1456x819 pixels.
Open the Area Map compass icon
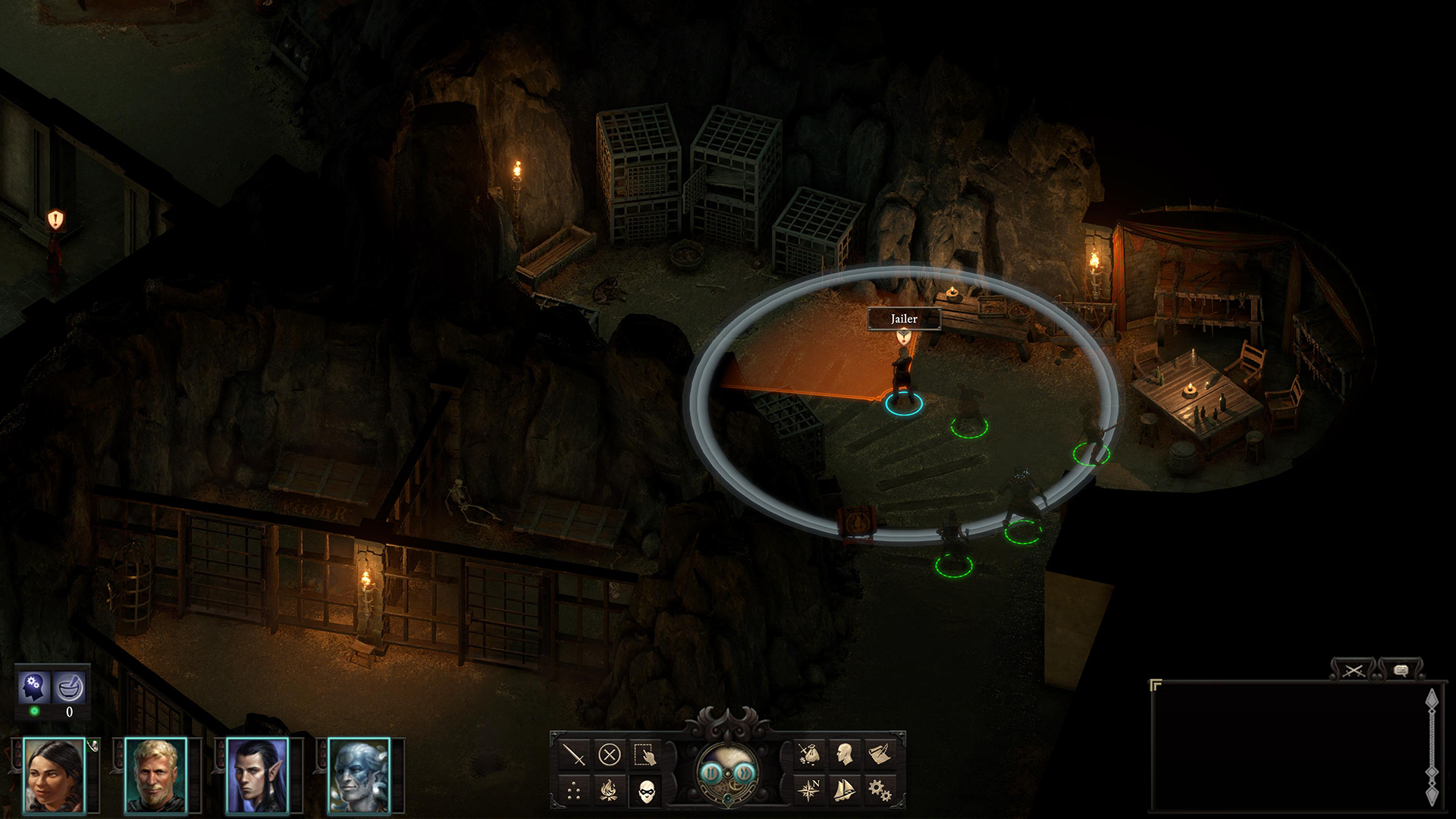point(810,790)
